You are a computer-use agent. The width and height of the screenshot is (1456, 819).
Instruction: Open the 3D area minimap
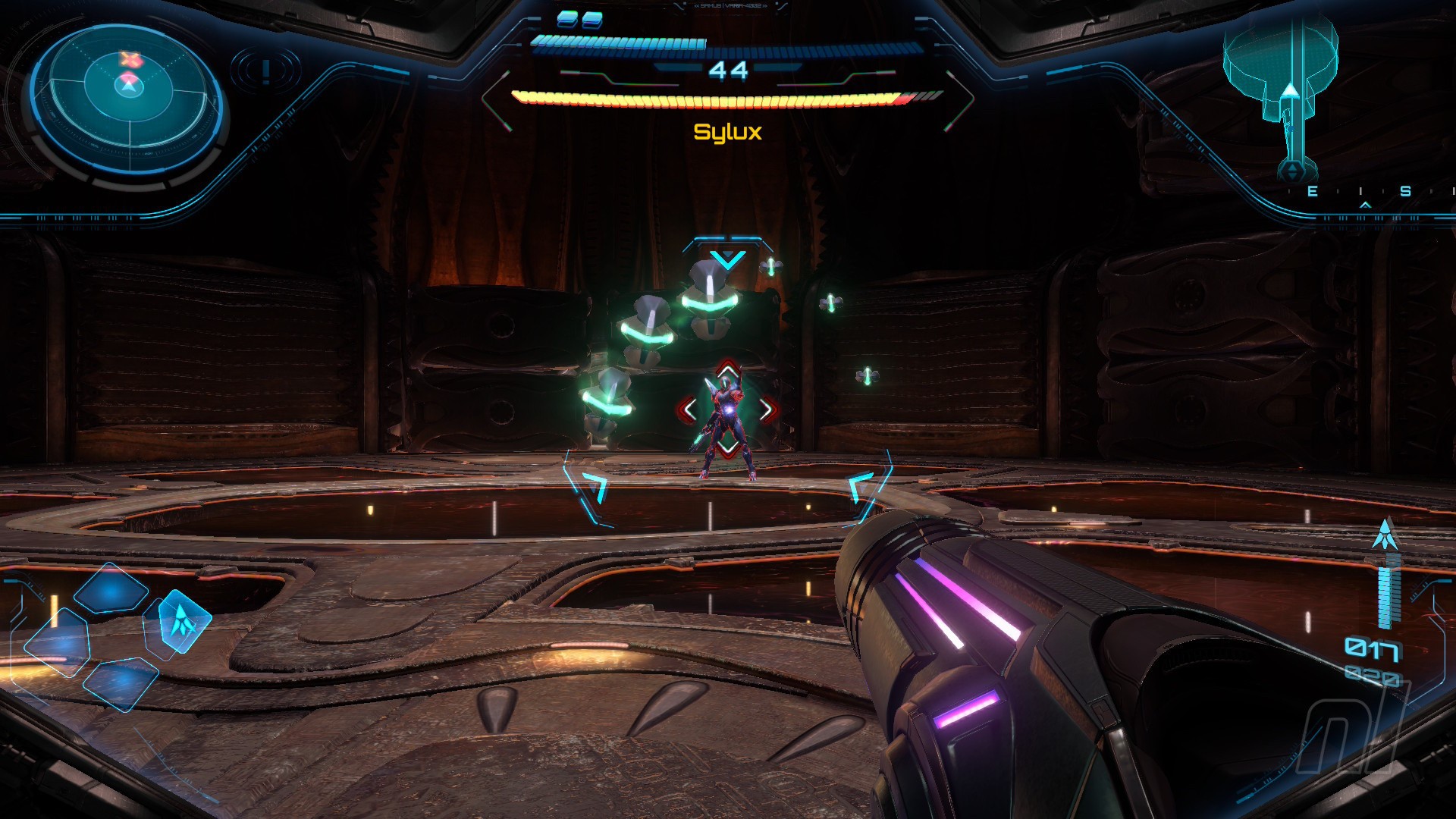[1281, 91]
